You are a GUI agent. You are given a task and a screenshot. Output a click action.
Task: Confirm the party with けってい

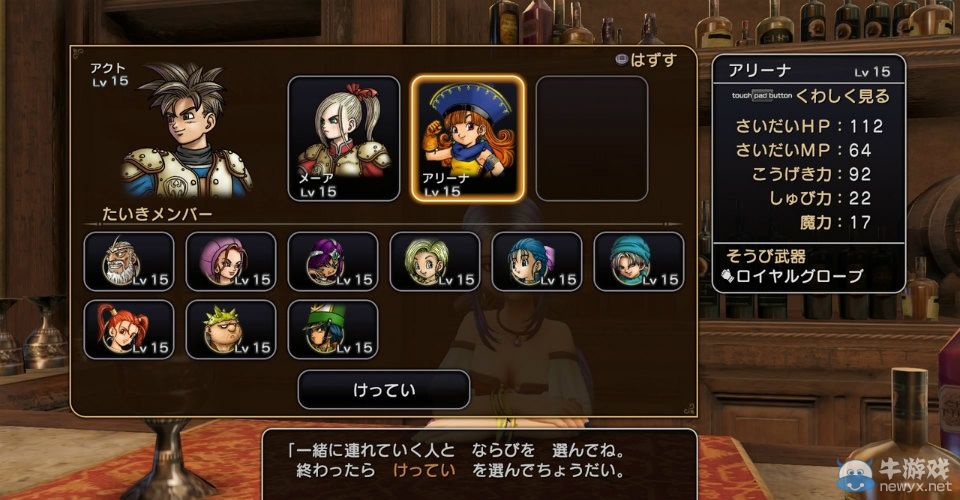(384, 389)
